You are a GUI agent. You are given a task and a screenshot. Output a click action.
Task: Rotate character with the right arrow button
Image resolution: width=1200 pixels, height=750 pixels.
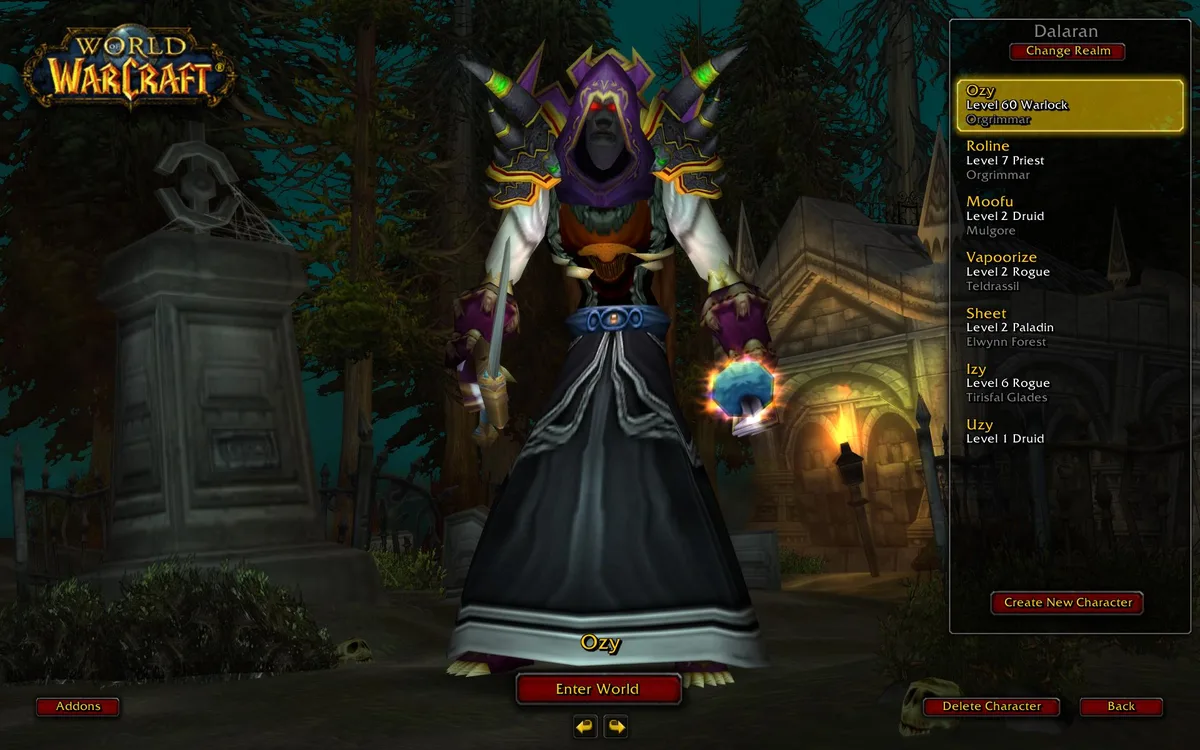pos(616,726)
